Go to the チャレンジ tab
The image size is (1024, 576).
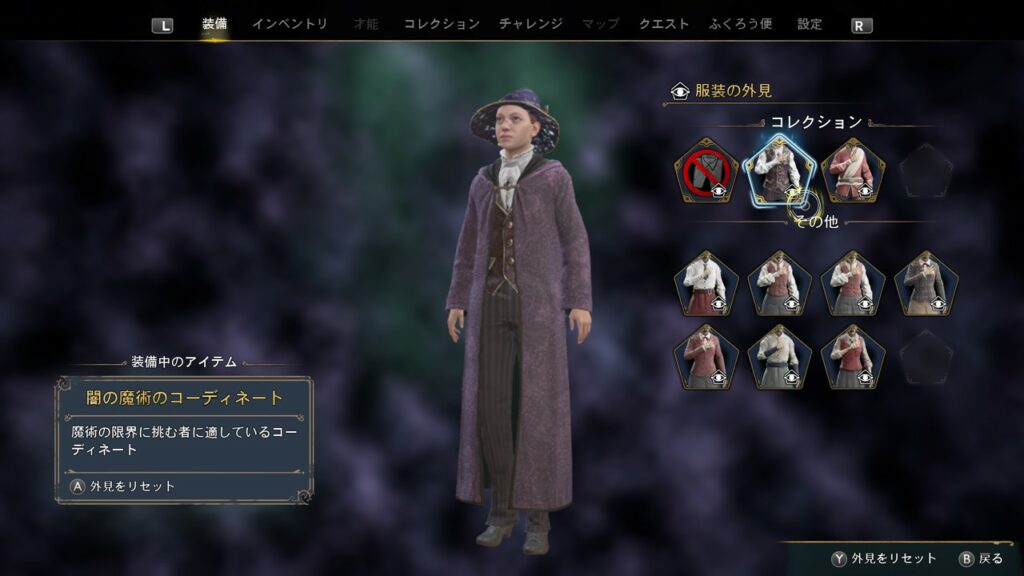530,24
